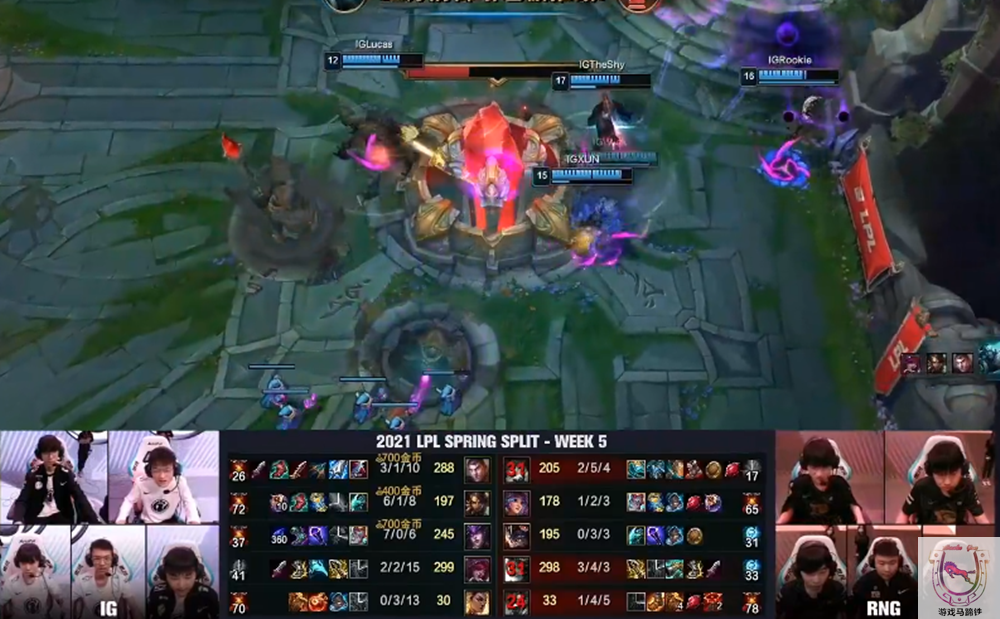Select the RNG cooldown icon showing 17
1000x619 pixels.
(x=752, y=469)
